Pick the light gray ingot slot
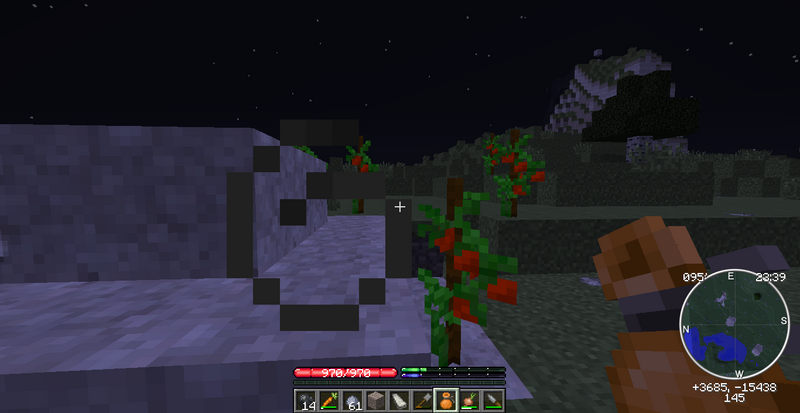 pyautogui.click(x=398, y=401)
